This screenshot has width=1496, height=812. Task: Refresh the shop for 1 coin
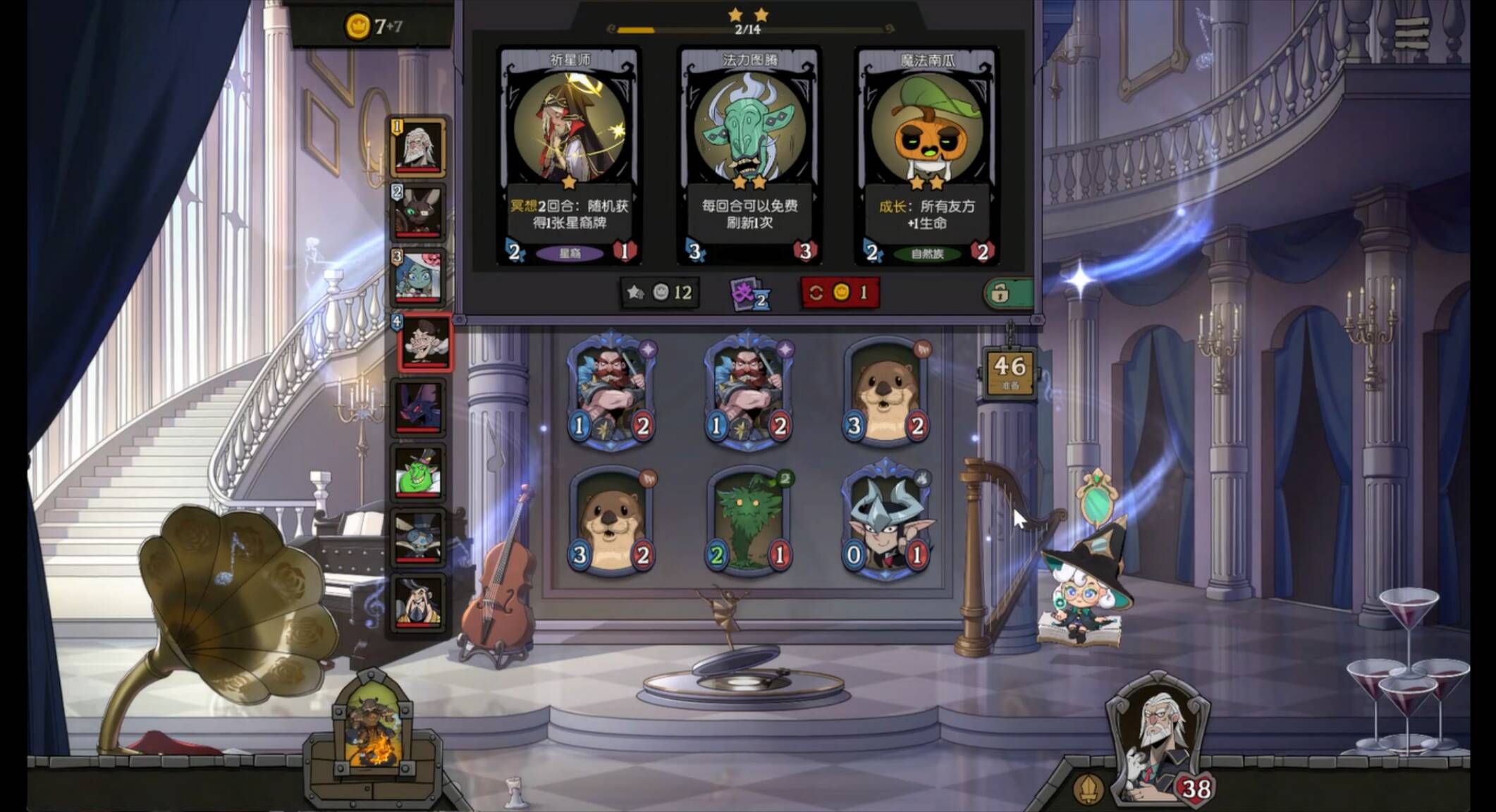[839, 293]
